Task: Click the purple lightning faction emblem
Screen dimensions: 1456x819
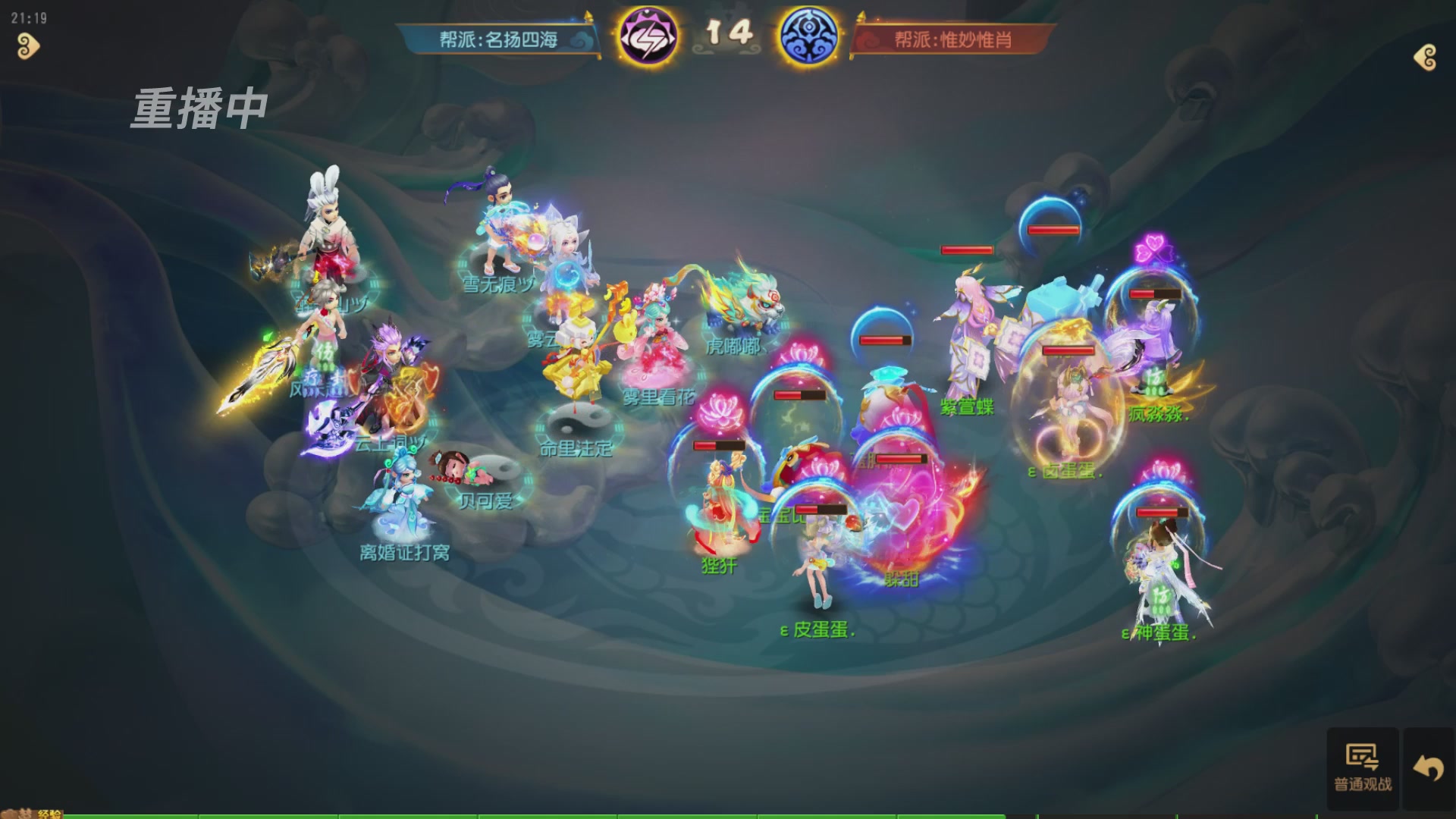Action: 647,36
